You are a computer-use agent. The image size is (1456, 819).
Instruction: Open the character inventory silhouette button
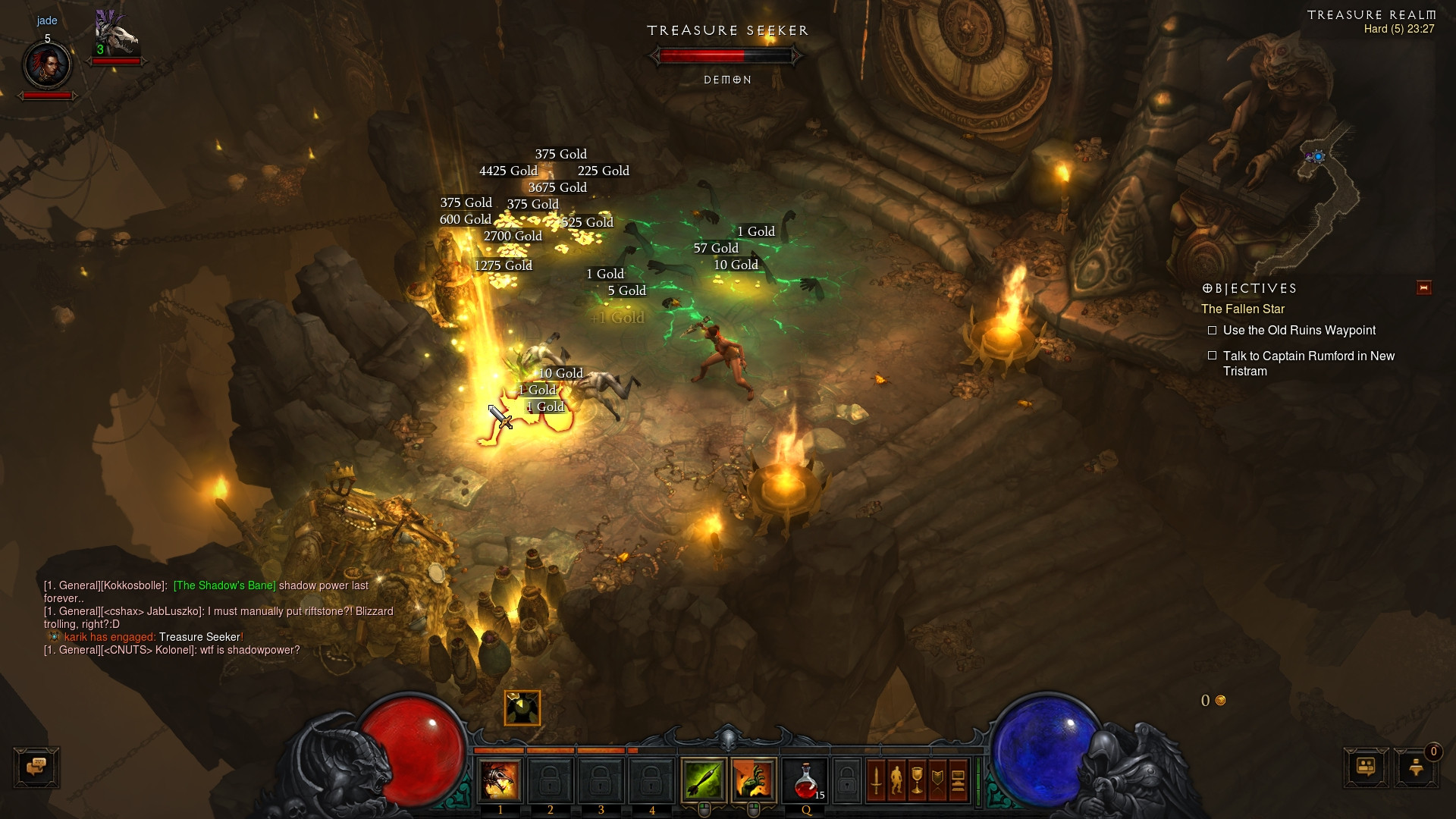(x=896, y=780)
